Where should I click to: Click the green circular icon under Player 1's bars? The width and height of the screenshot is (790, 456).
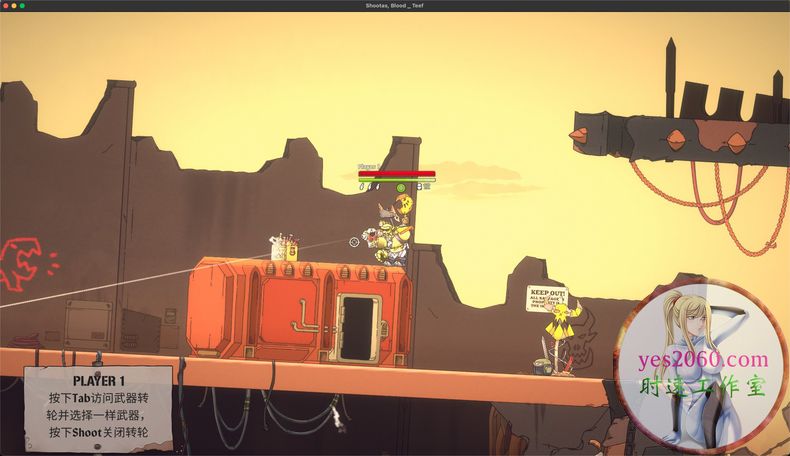pyautogui.click(x=401, y=187)
